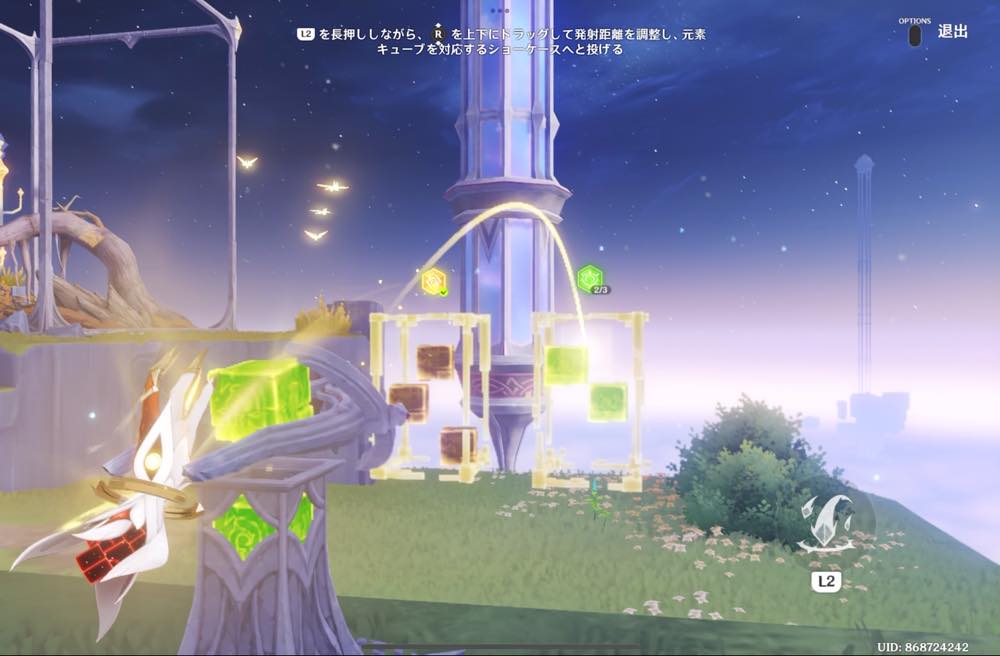The image size is (1000, 656).
Task: Select the yellow Geo showcase marker
Action: click(x=433, y=281)
